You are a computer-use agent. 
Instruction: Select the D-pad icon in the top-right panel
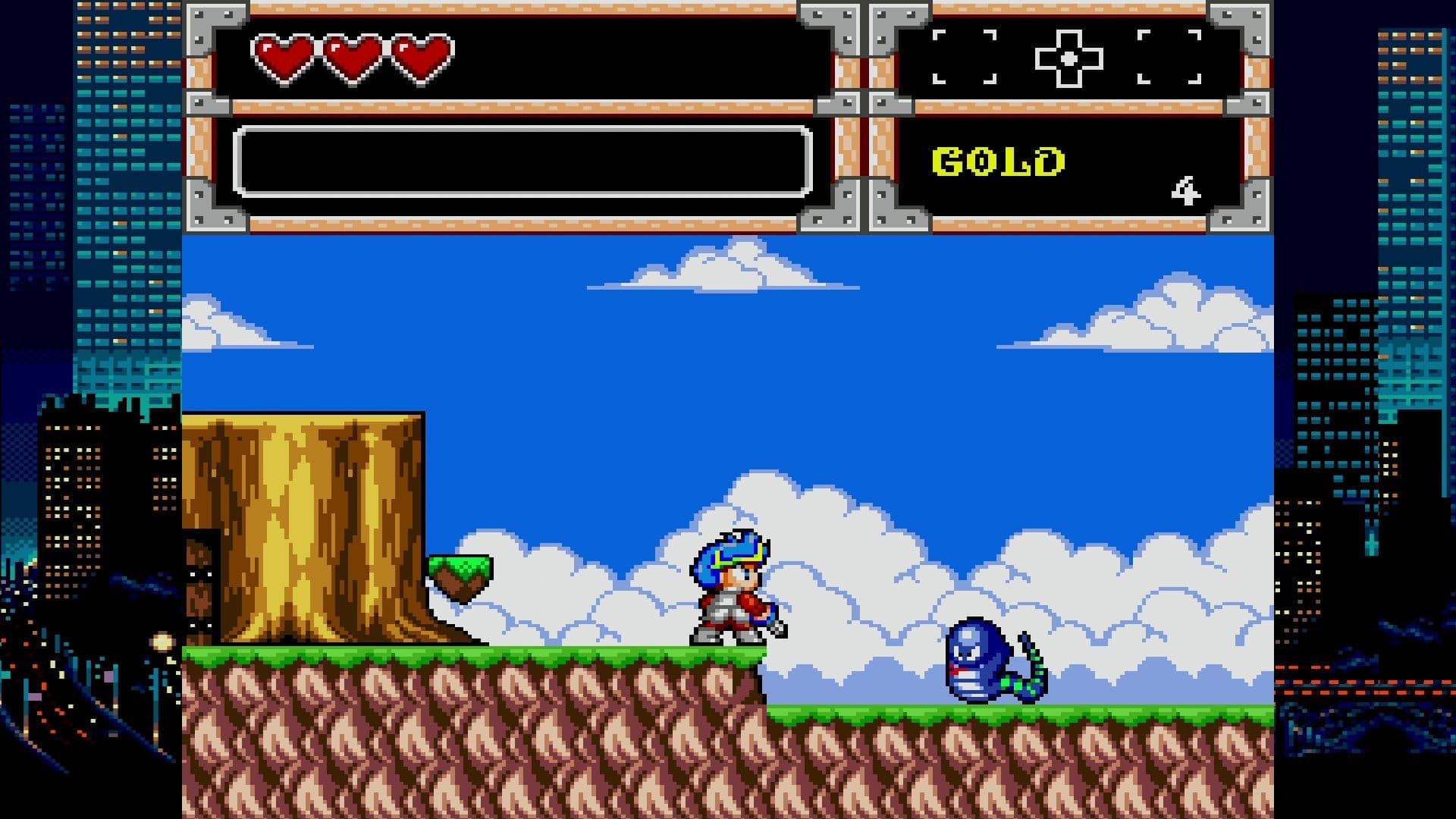point(1070,55)
